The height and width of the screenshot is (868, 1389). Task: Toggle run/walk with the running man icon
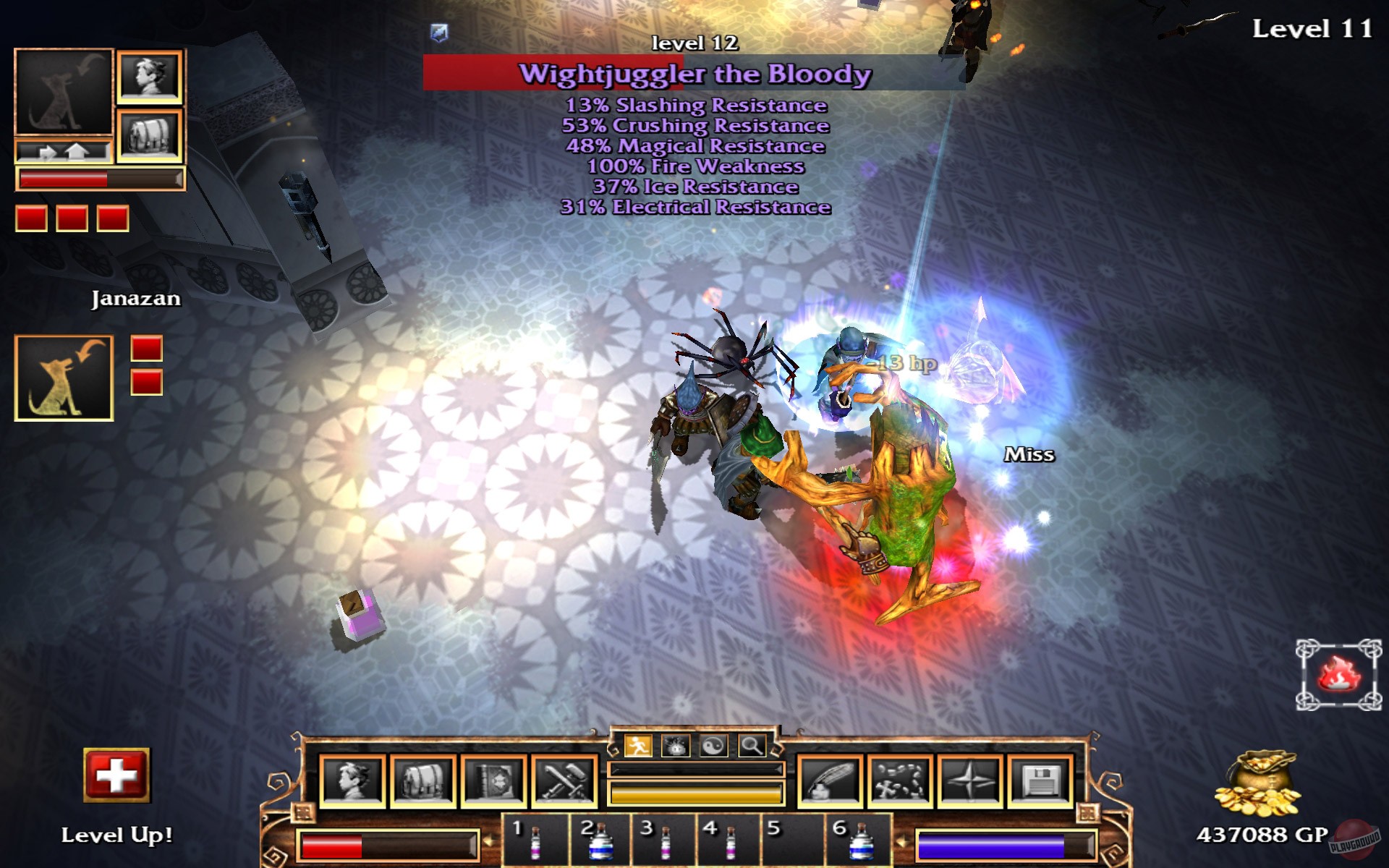(640, 744)
